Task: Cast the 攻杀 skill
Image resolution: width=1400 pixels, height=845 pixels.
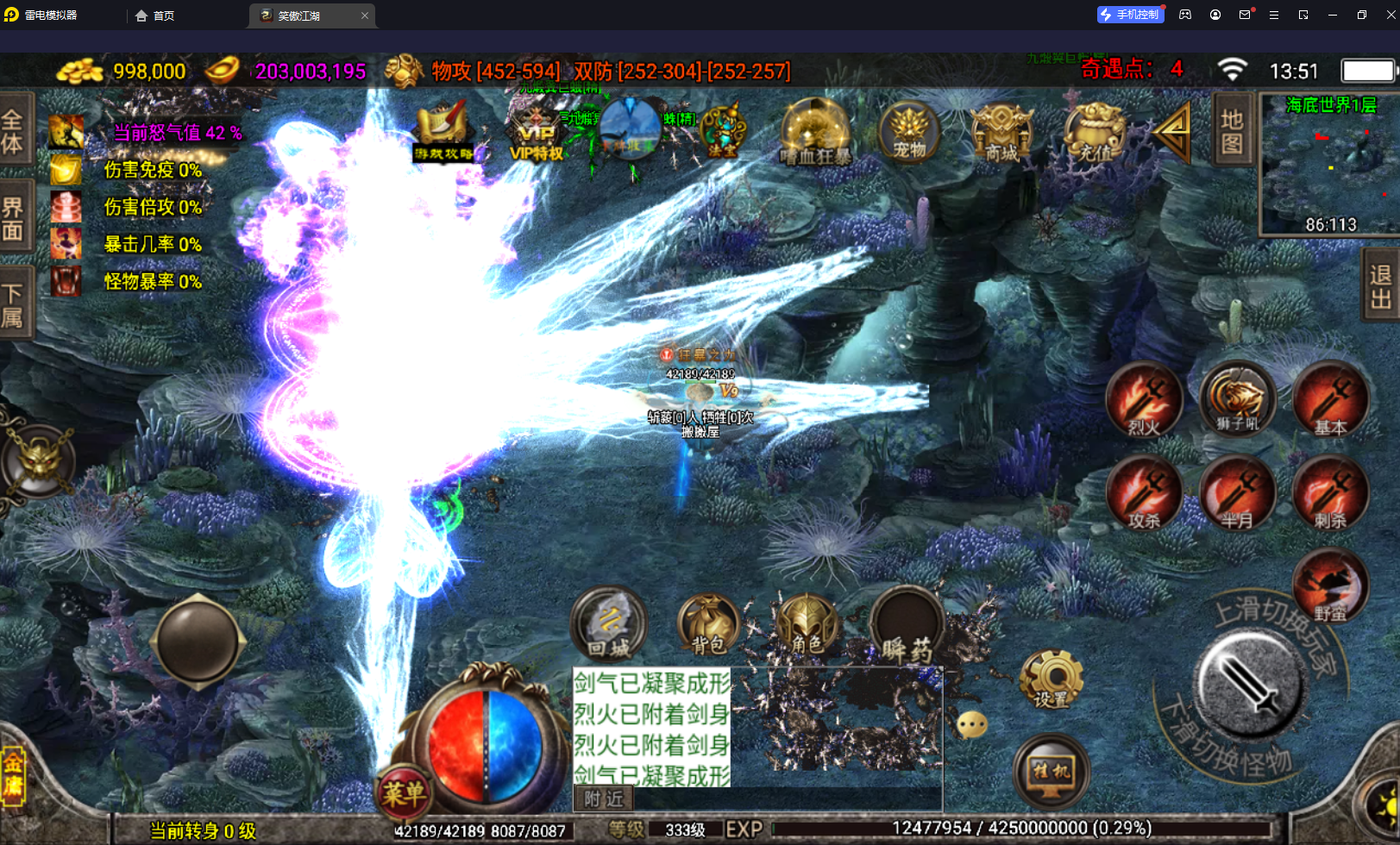Action: (1145, 494)
